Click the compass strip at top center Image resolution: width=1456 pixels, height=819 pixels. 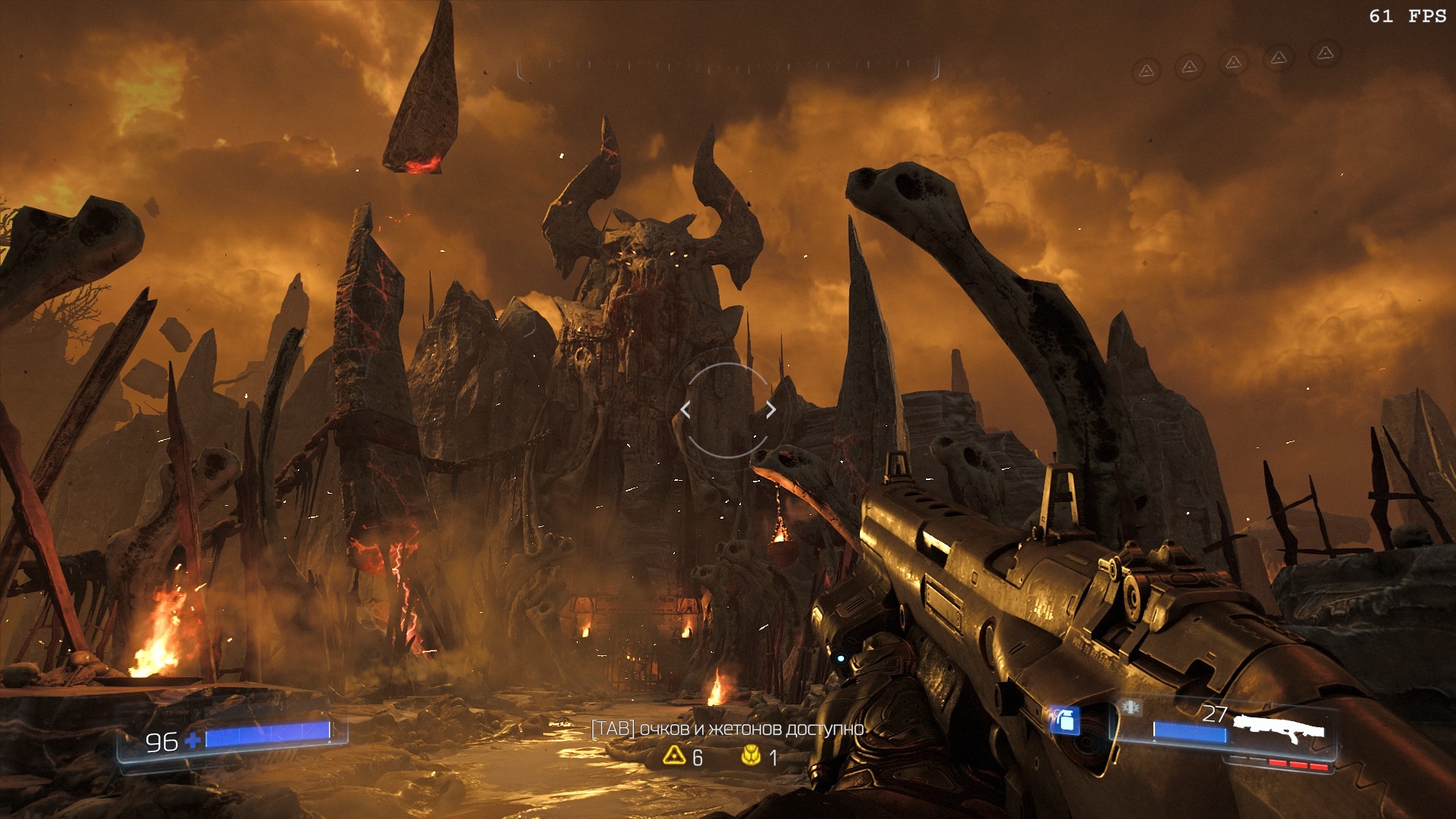728,67
